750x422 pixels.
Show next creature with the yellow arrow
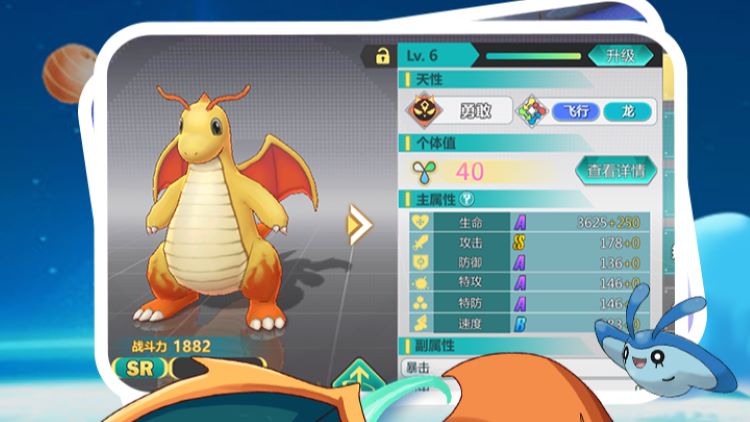pos(358,224)
